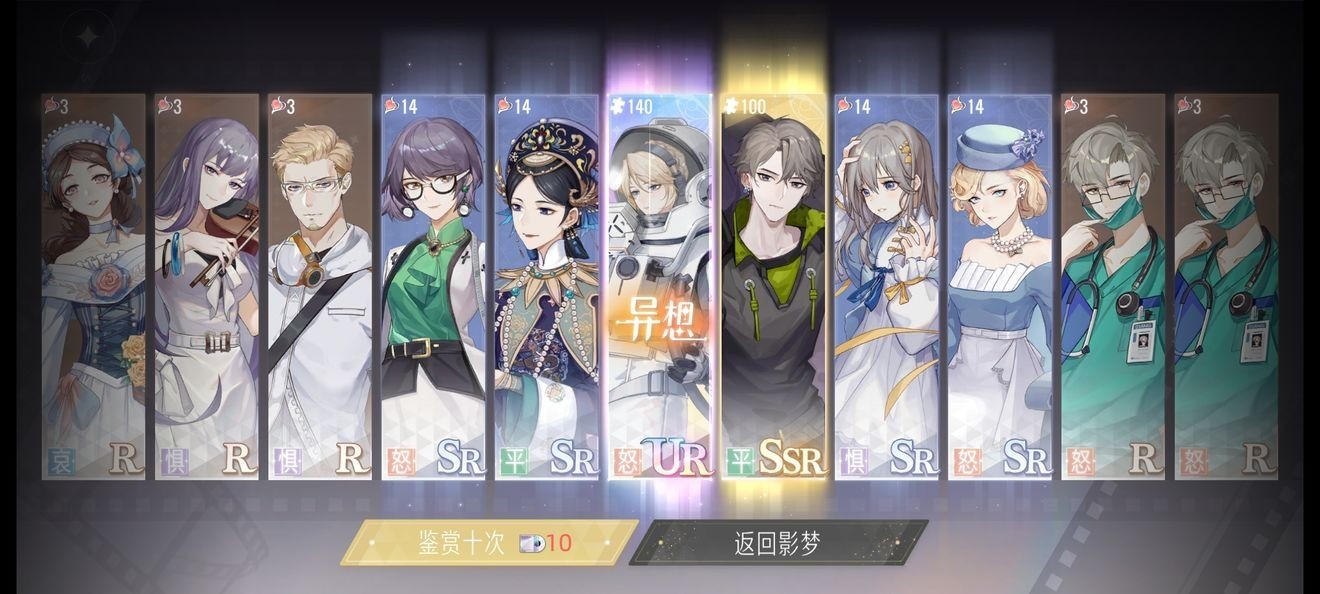Pick the SR long-haired girl in white dress
The height and width of the screenshot is (594, 1320).
(886, 287)
